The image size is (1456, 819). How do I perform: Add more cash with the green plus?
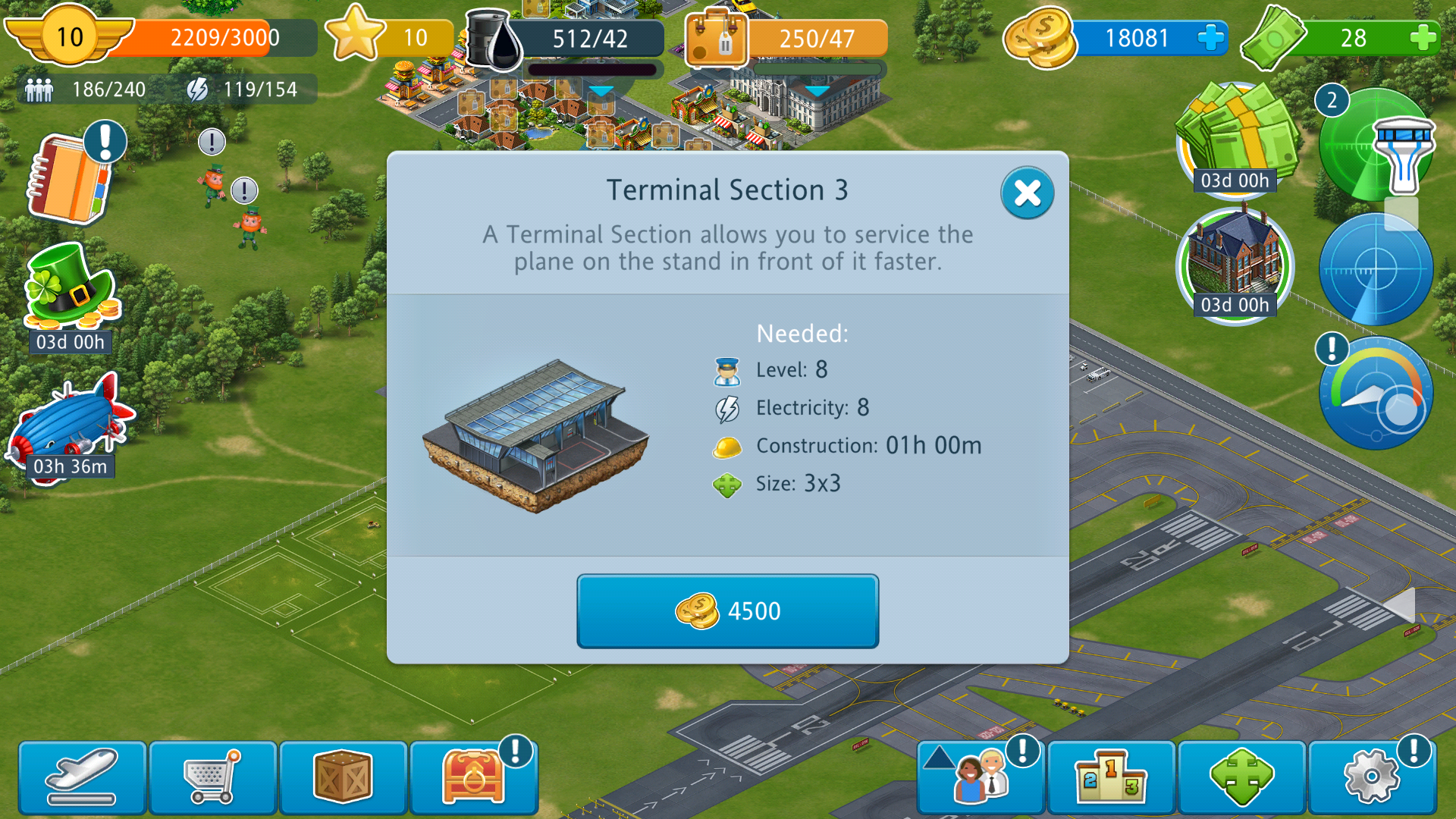click(x=1423, y=38)
